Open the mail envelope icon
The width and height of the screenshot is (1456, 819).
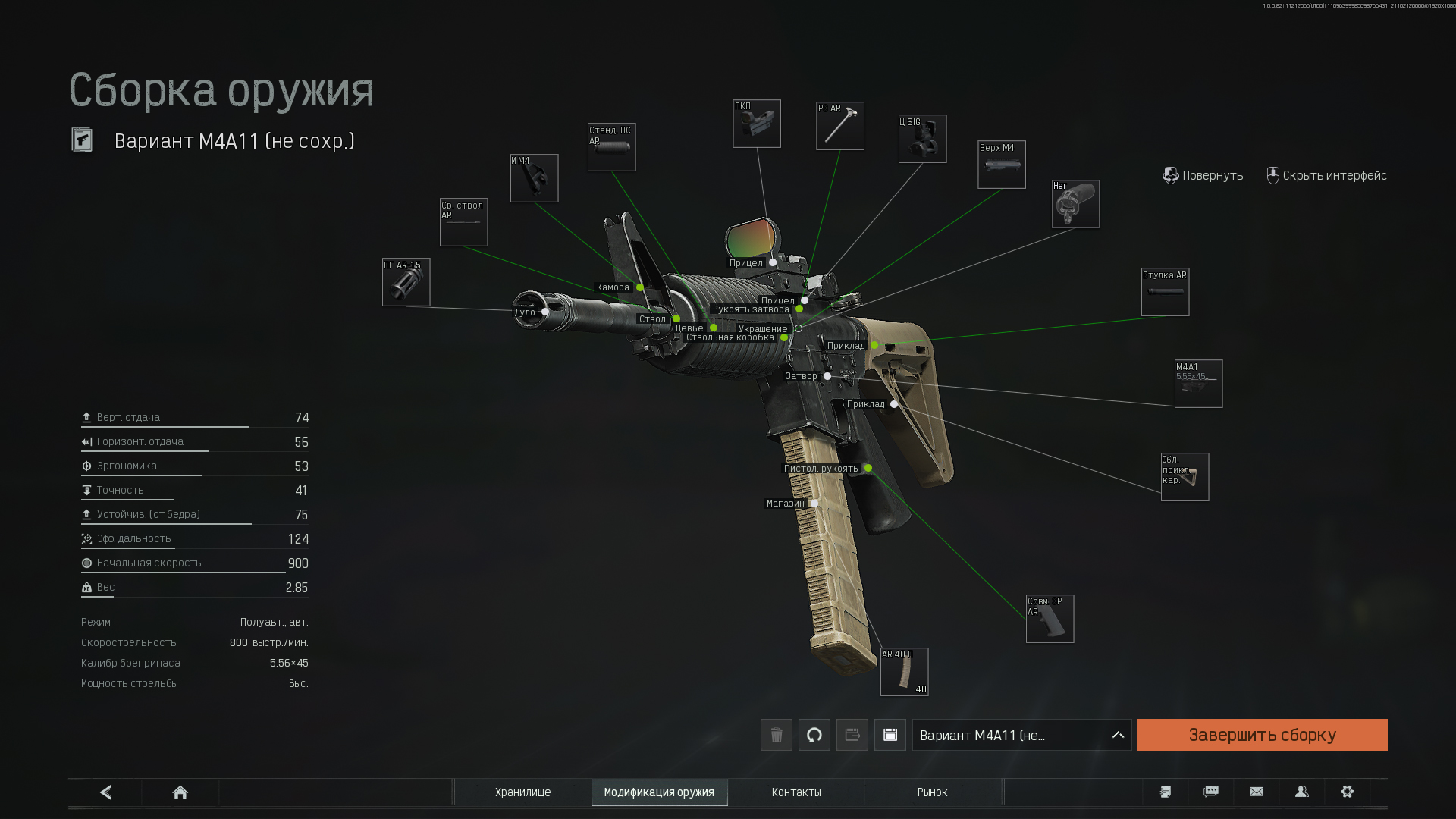1257,792
